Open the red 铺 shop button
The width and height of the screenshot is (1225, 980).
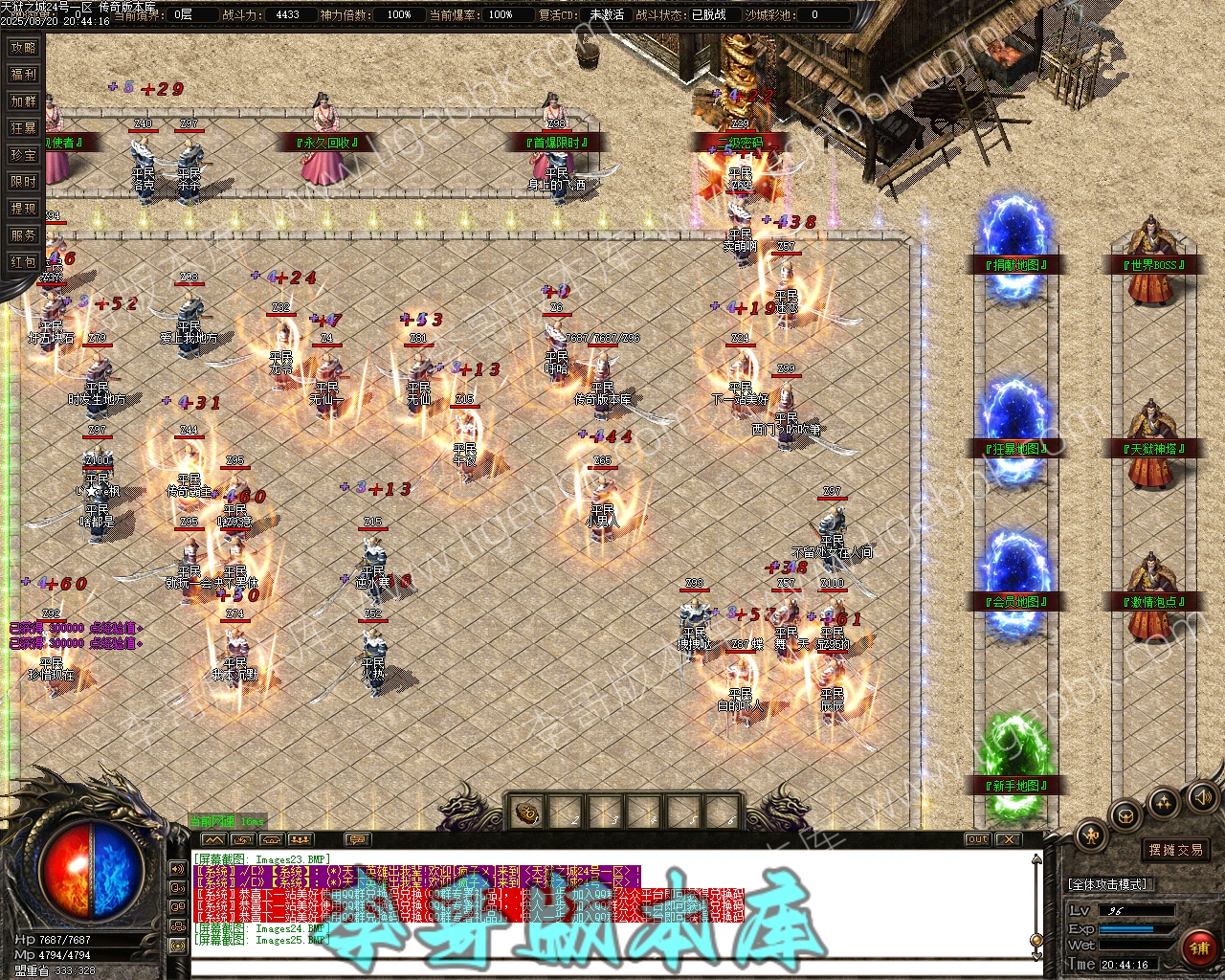pyautogui.click(x=1198, y=947)
